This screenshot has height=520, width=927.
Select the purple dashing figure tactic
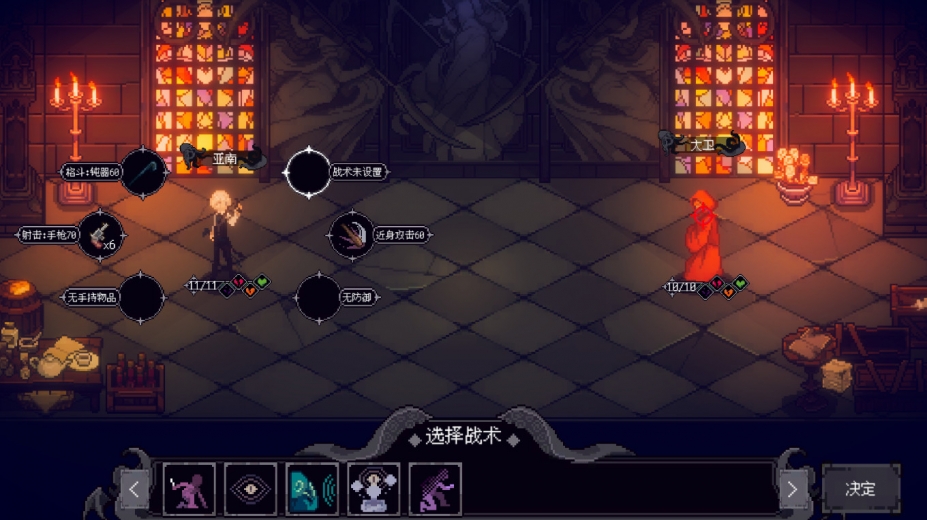(435, 489)
